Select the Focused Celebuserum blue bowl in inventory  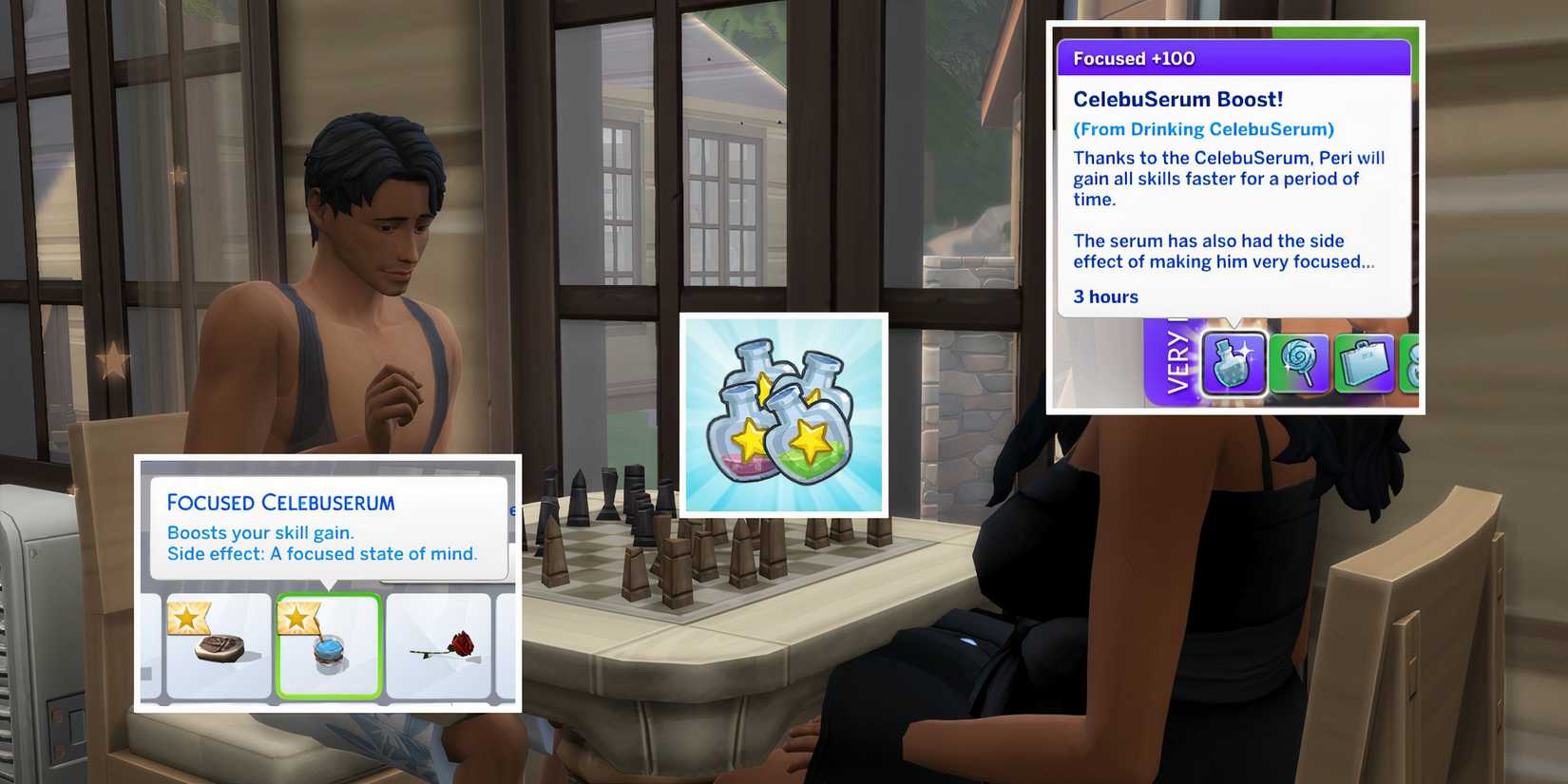click(x=329, y=650)
